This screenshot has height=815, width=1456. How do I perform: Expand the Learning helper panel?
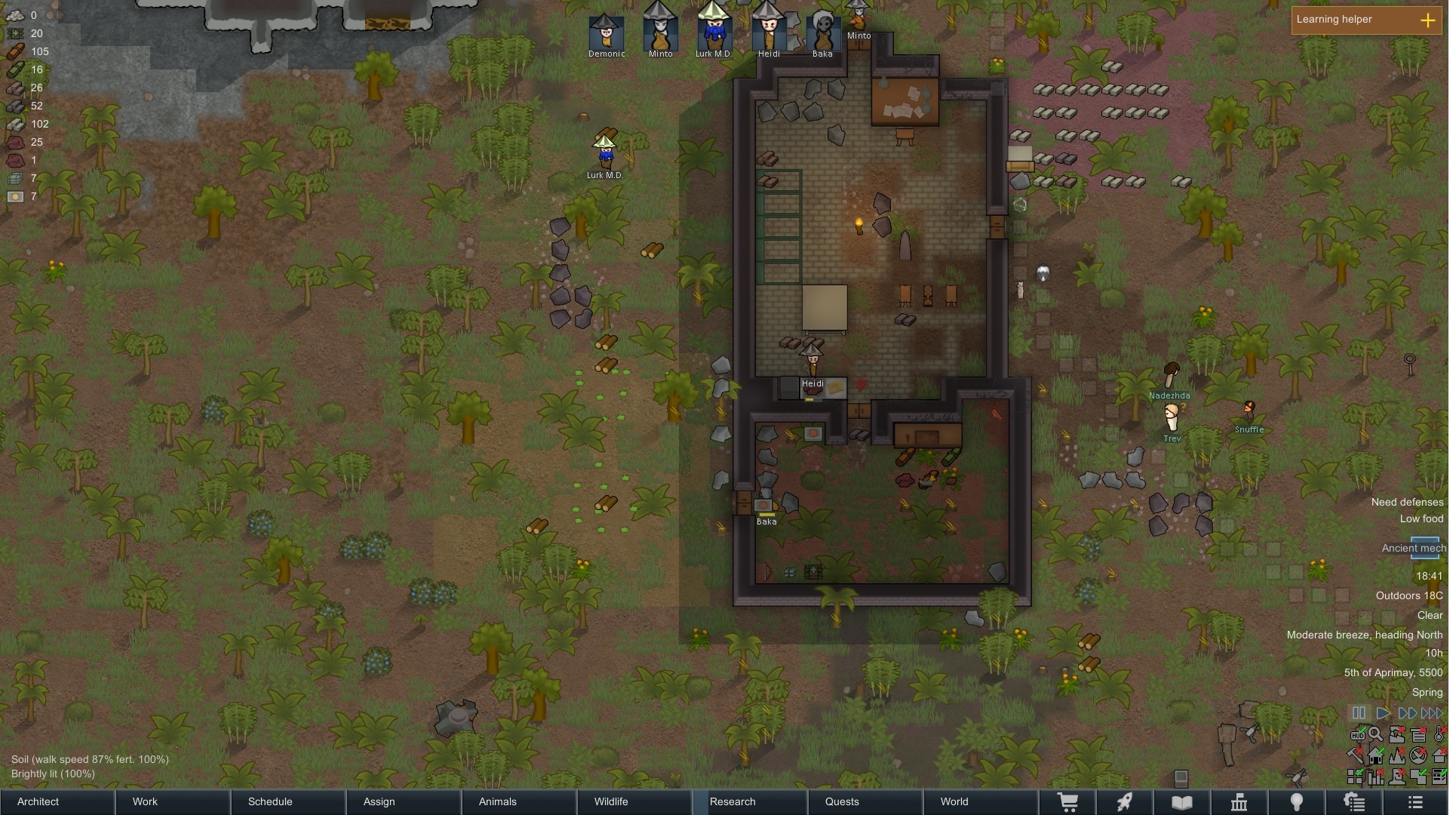click(x=1428, y=20)
